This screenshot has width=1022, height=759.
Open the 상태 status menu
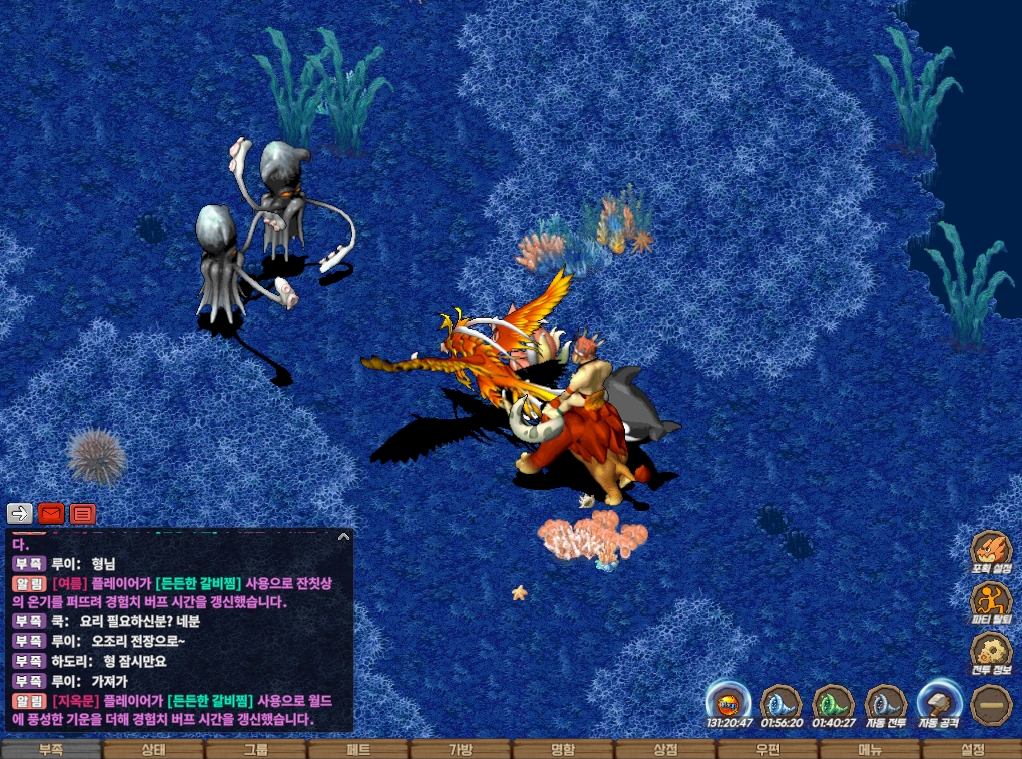coord(153,749)
